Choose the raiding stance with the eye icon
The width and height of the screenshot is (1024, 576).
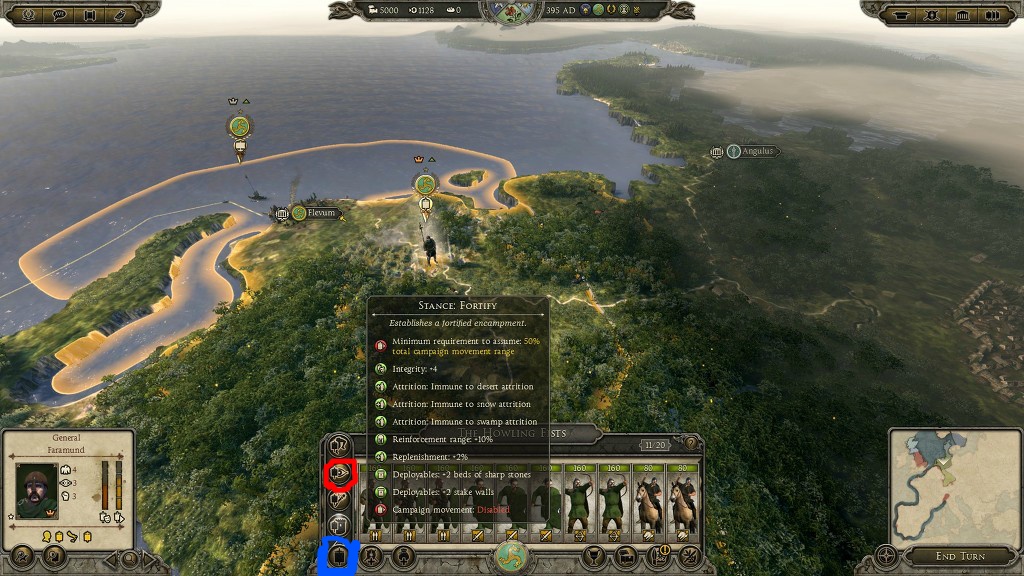[x=340, y=471]
